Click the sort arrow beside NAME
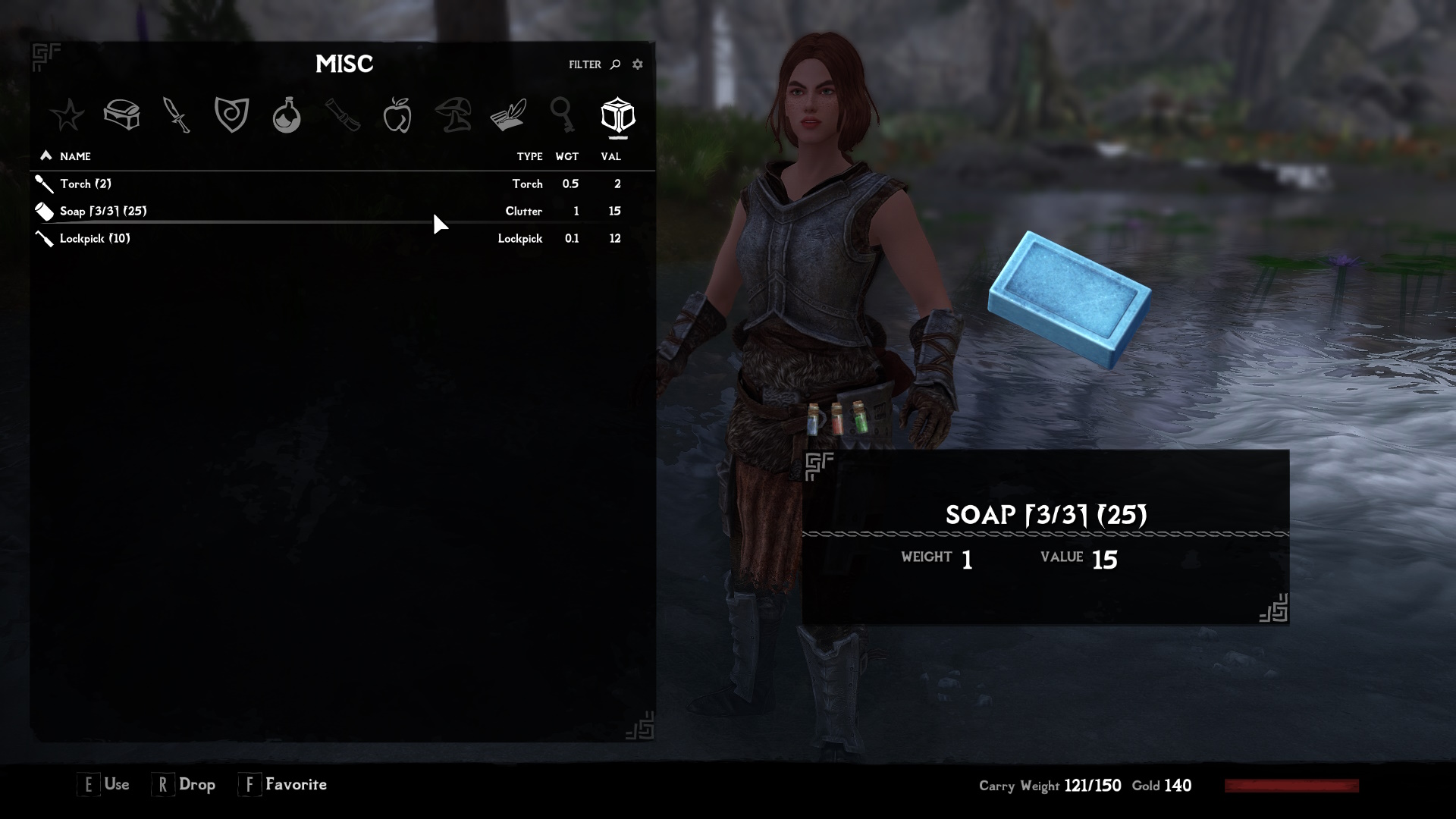Viewport: 1456px width, 819px height. coord(47,155)
